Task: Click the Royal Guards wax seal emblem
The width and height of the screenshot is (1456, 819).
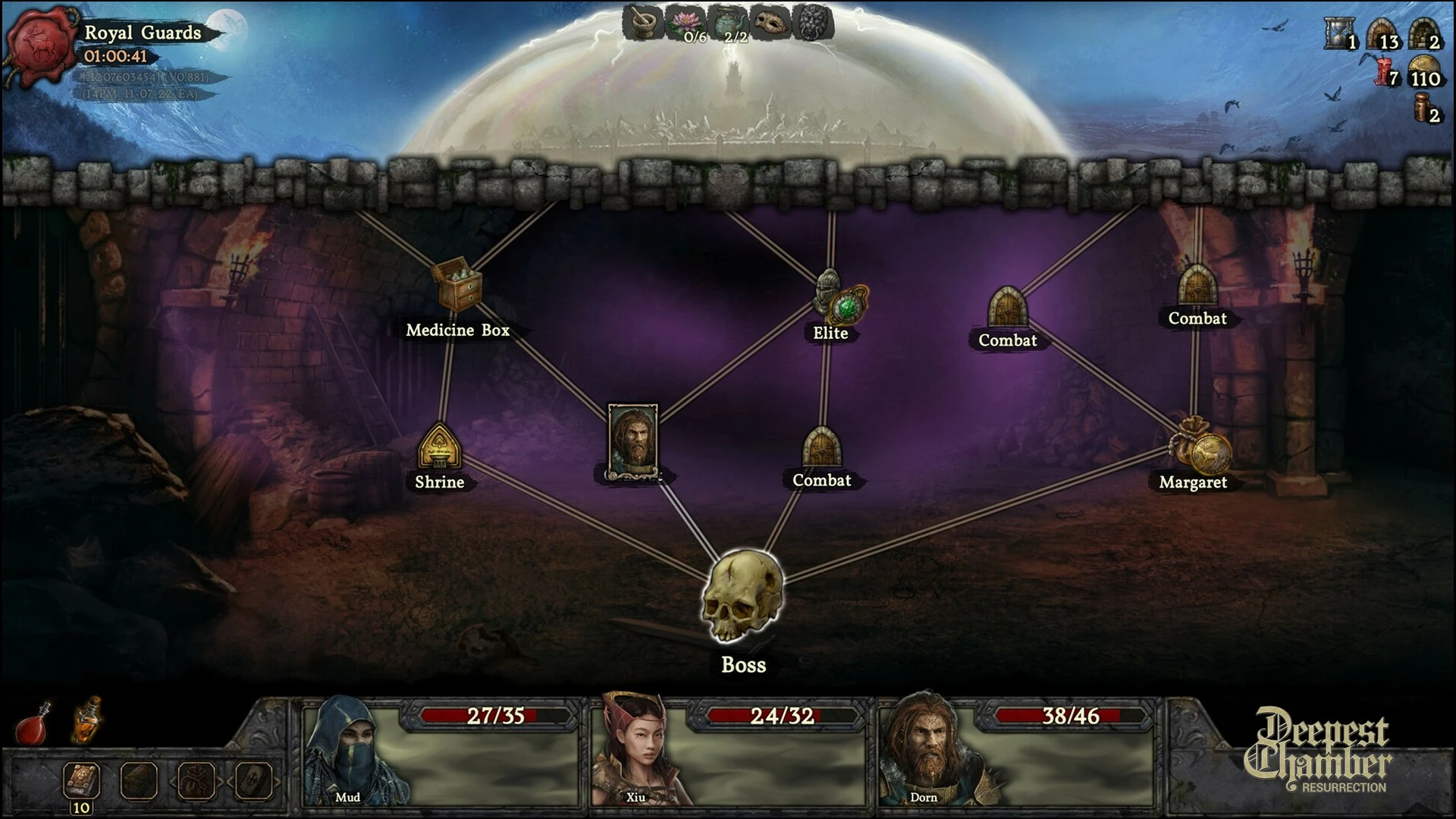Action: point(40,44)
